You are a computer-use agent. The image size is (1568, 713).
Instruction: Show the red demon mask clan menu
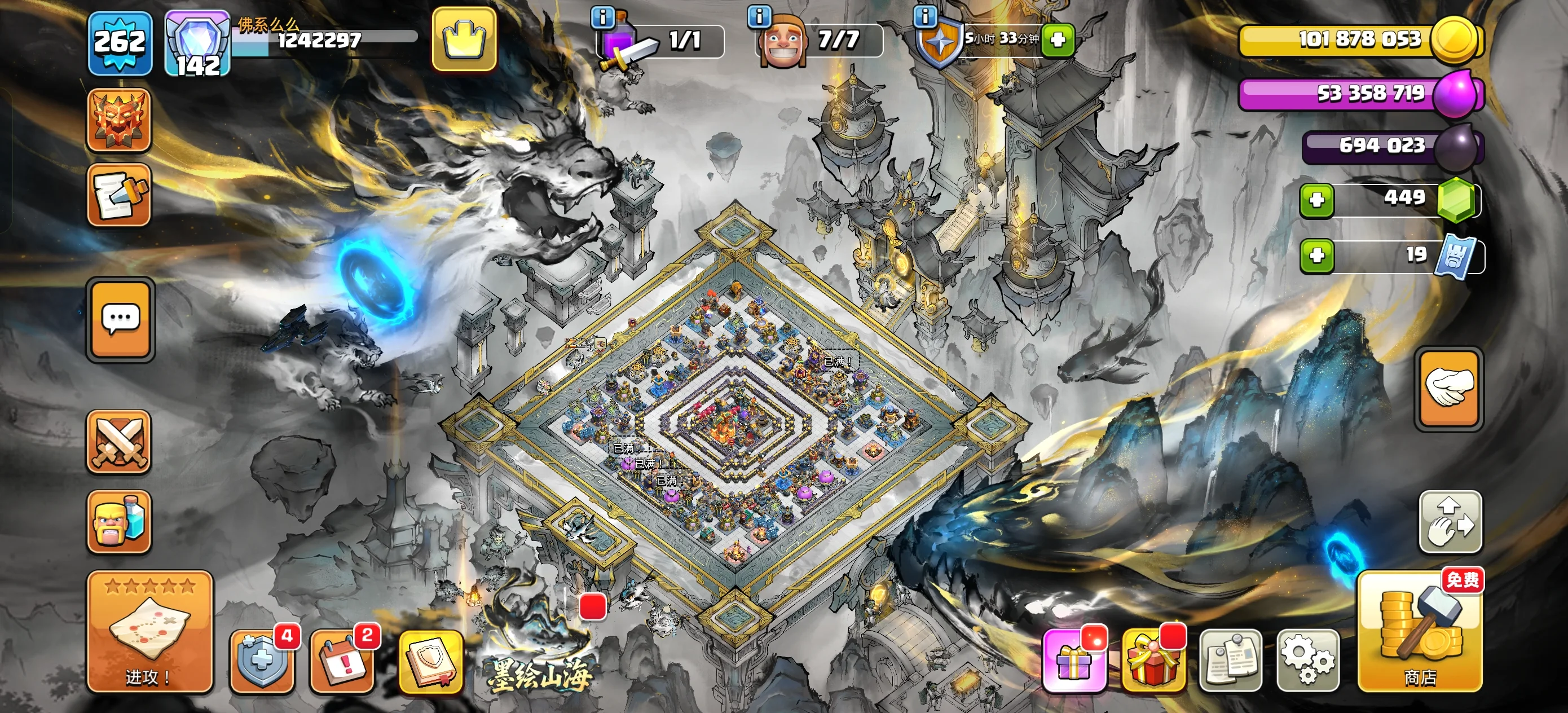[120, 120]
